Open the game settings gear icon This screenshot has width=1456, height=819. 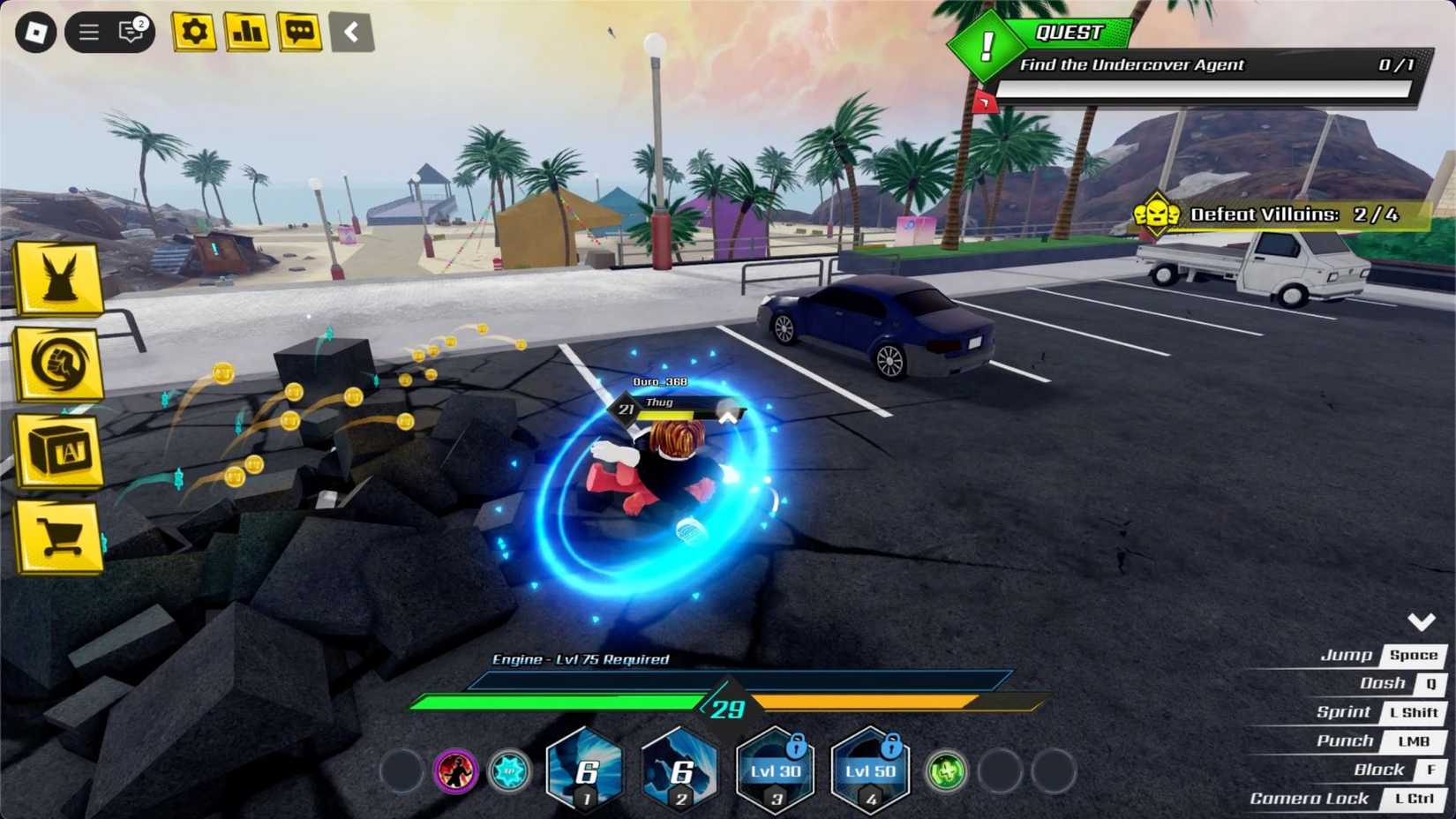(x=193, y=32)
